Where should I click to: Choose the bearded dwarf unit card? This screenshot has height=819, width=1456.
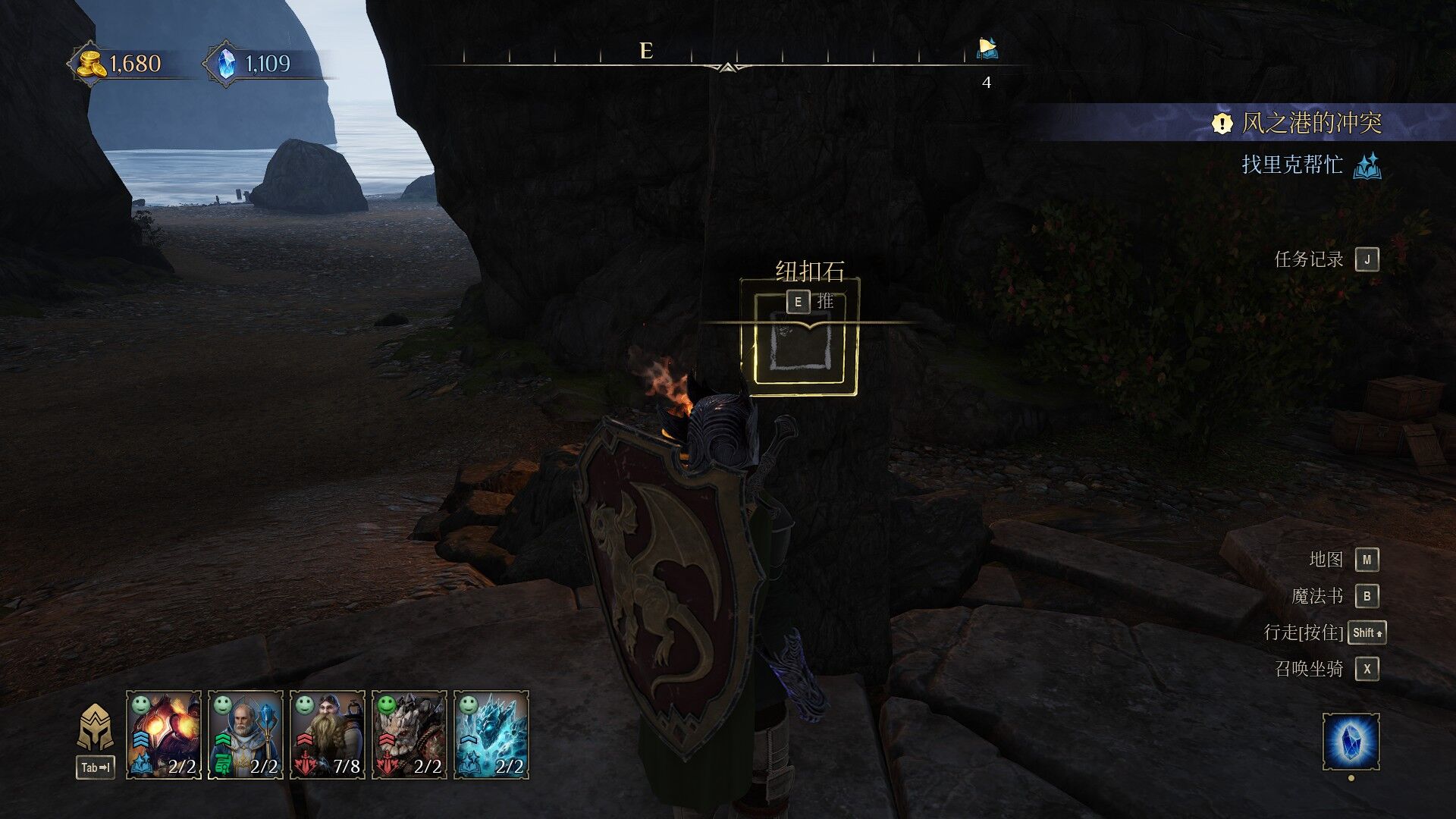click(327, 734)
